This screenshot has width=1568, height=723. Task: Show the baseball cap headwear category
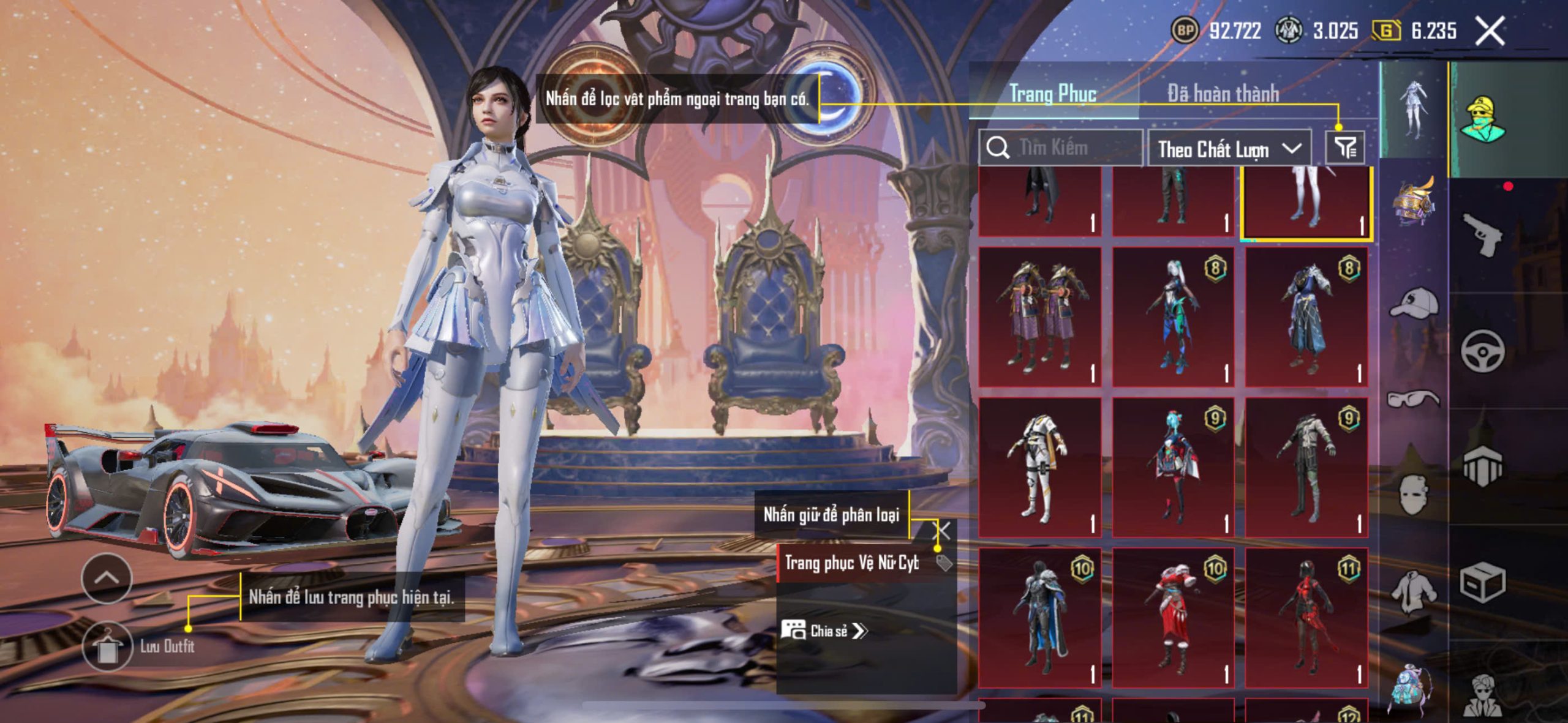tap(1414, 302)
